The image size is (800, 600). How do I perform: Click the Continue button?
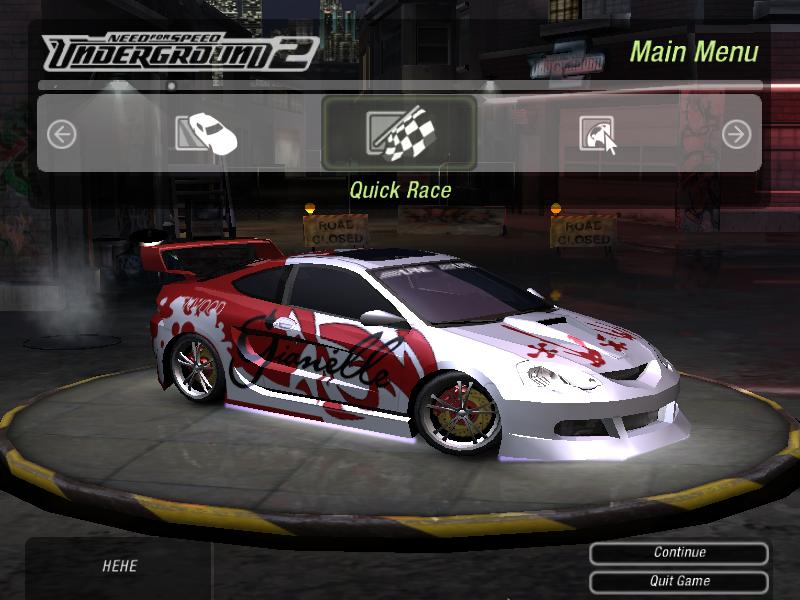click(679, 553)
